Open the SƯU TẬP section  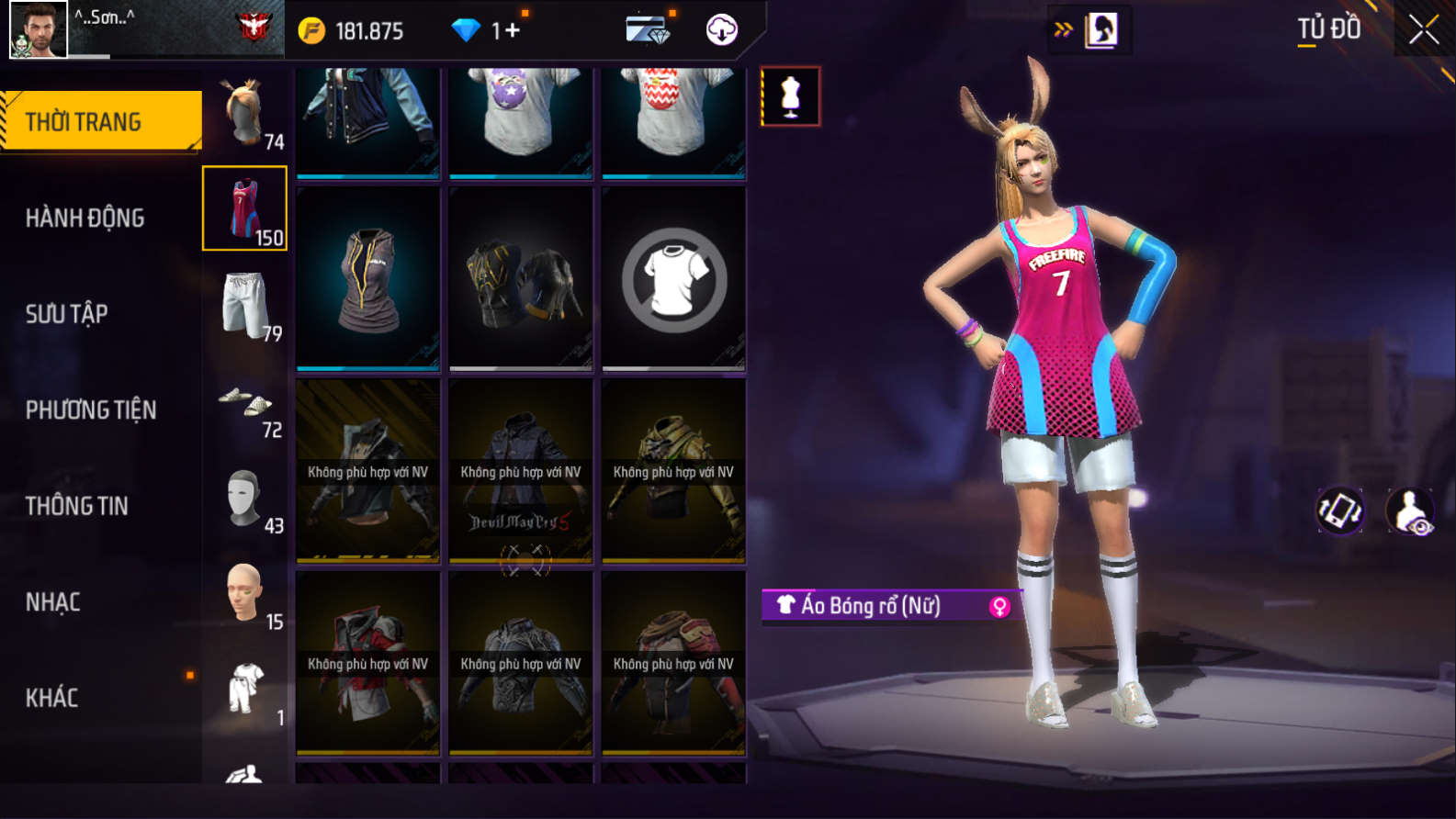pyautogui.click(x=66, y=314)
